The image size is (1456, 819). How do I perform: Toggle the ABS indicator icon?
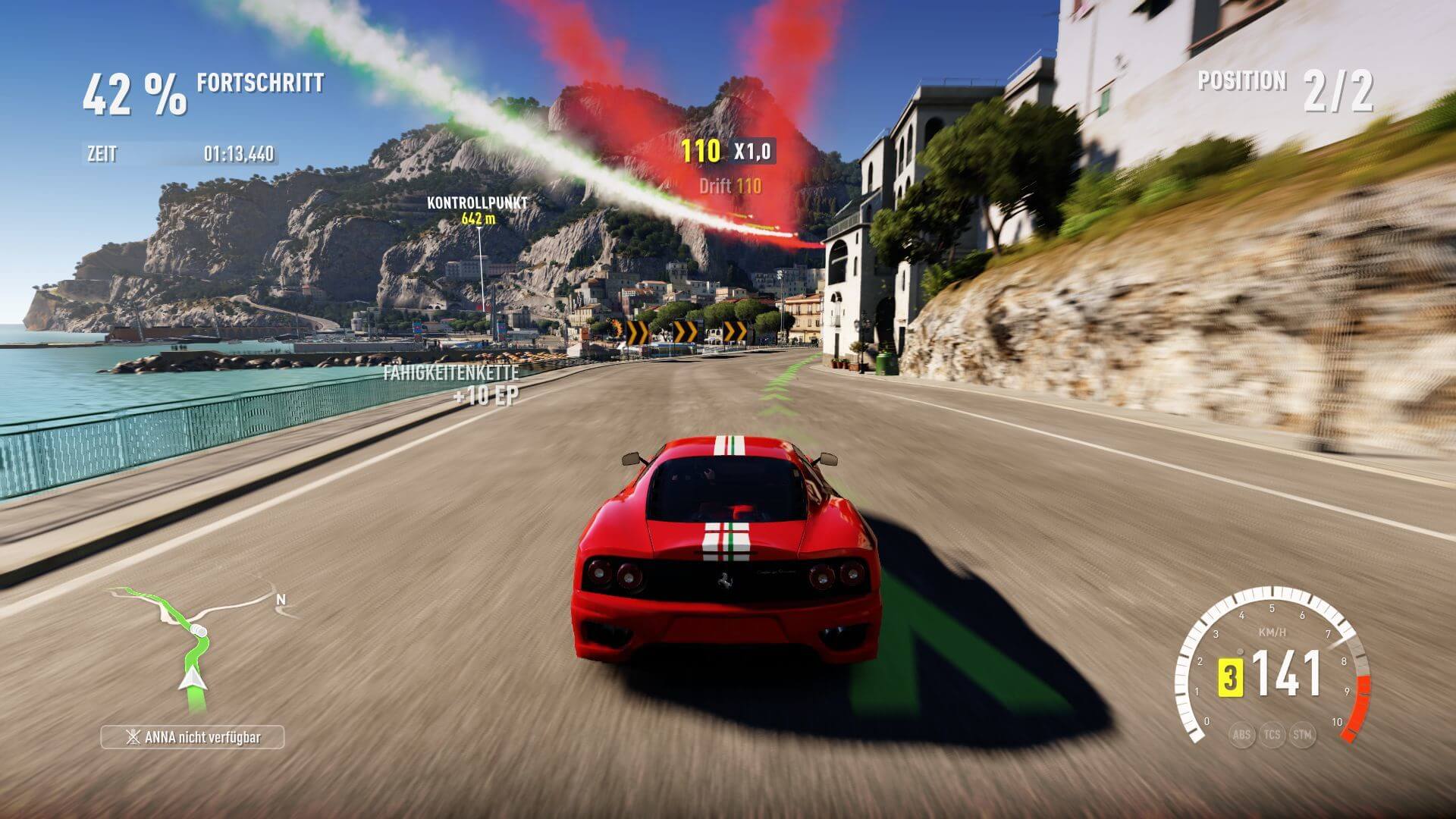click(1241, 734)
